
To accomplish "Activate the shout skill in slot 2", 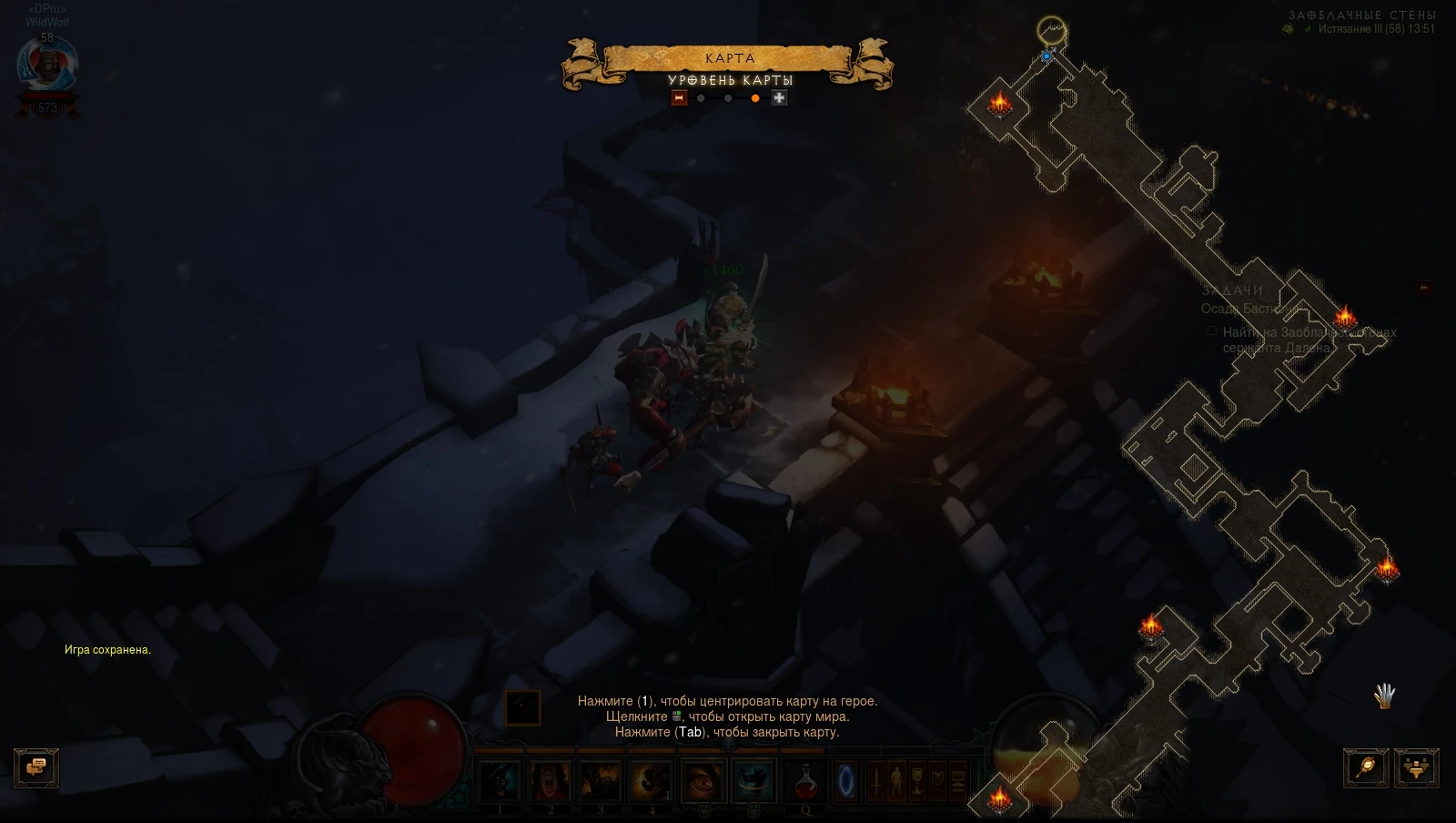I will (551, 781).
